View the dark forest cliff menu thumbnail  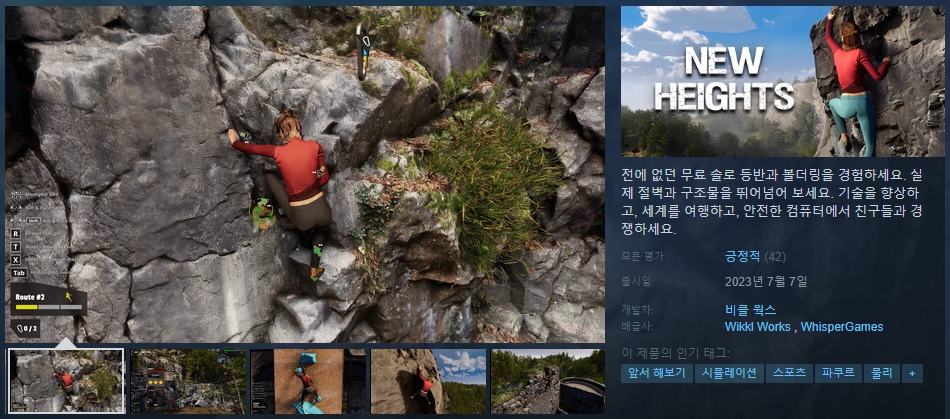[x=187, y=381]
